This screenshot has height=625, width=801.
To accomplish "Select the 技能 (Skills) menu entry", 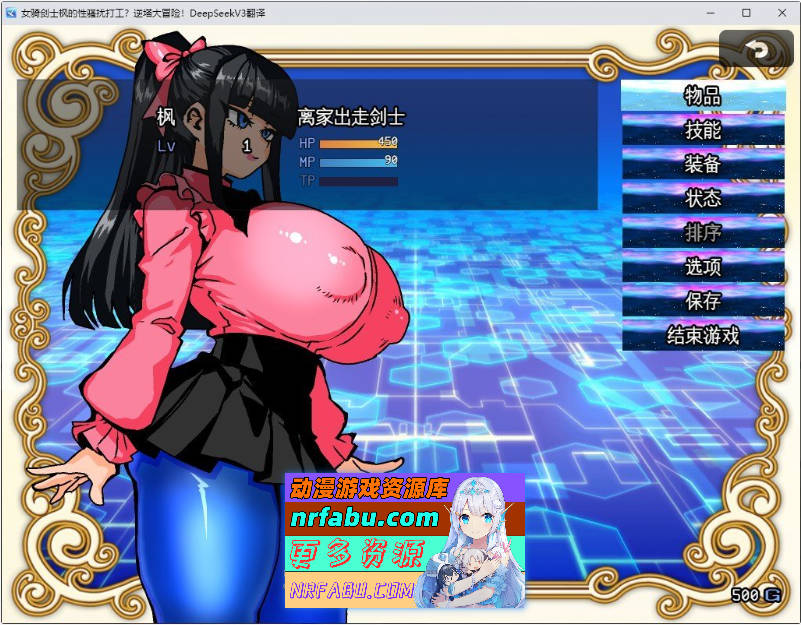I will click(x=702, y=130).
